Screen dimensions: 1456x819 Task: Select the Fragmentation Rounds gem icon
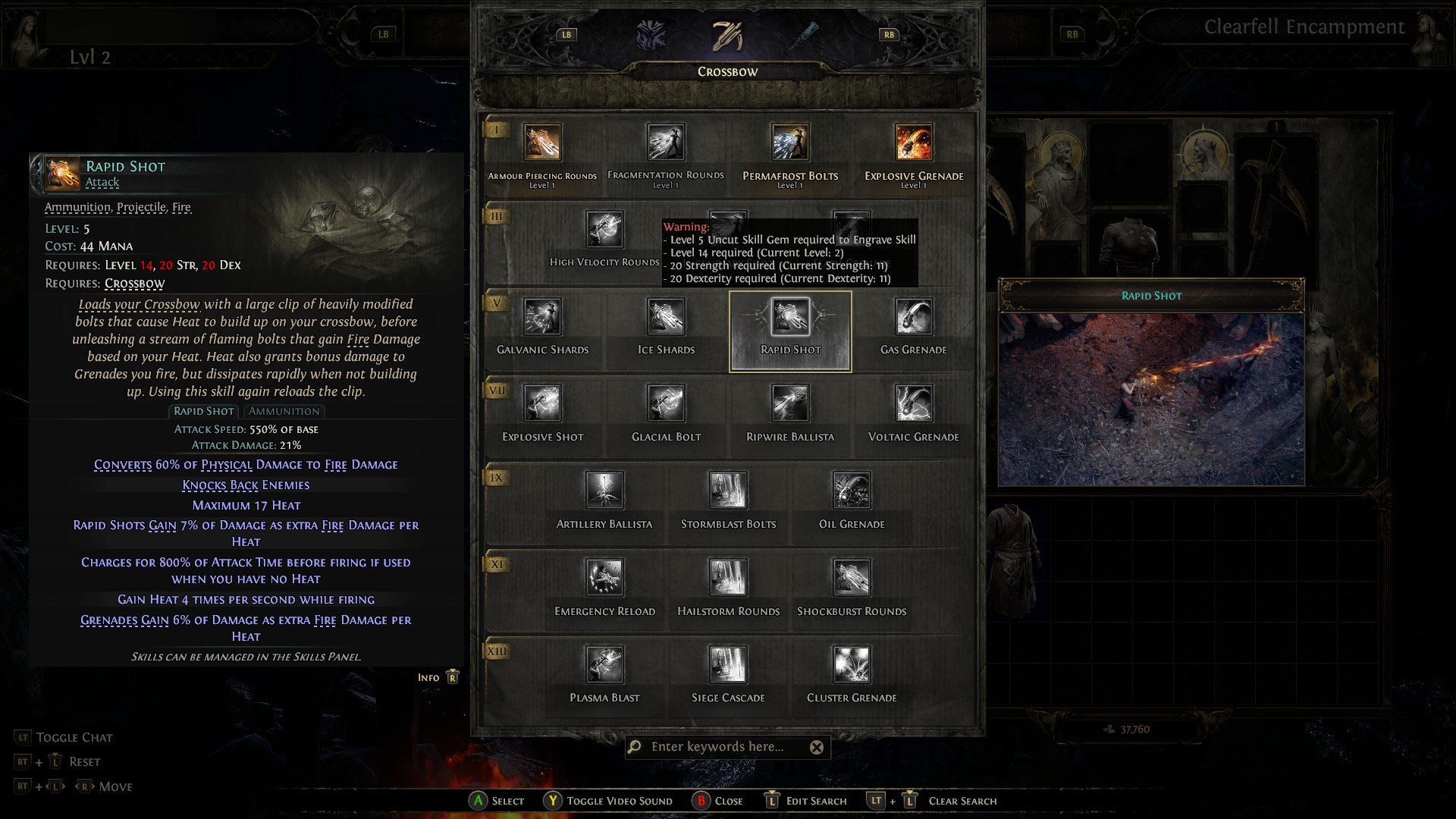(666, 142)
